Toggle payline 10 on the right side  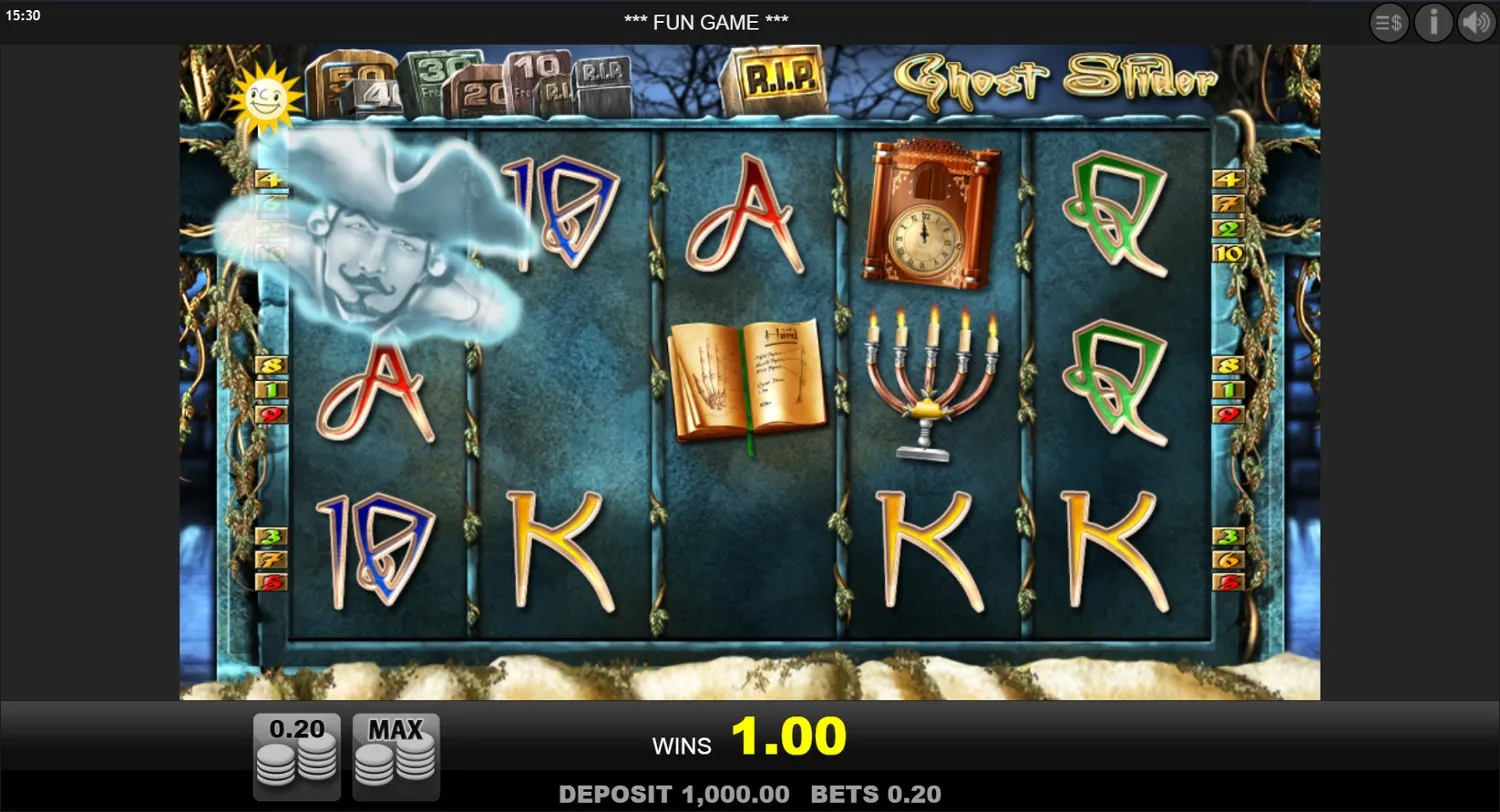click(x=1230, y=254)
